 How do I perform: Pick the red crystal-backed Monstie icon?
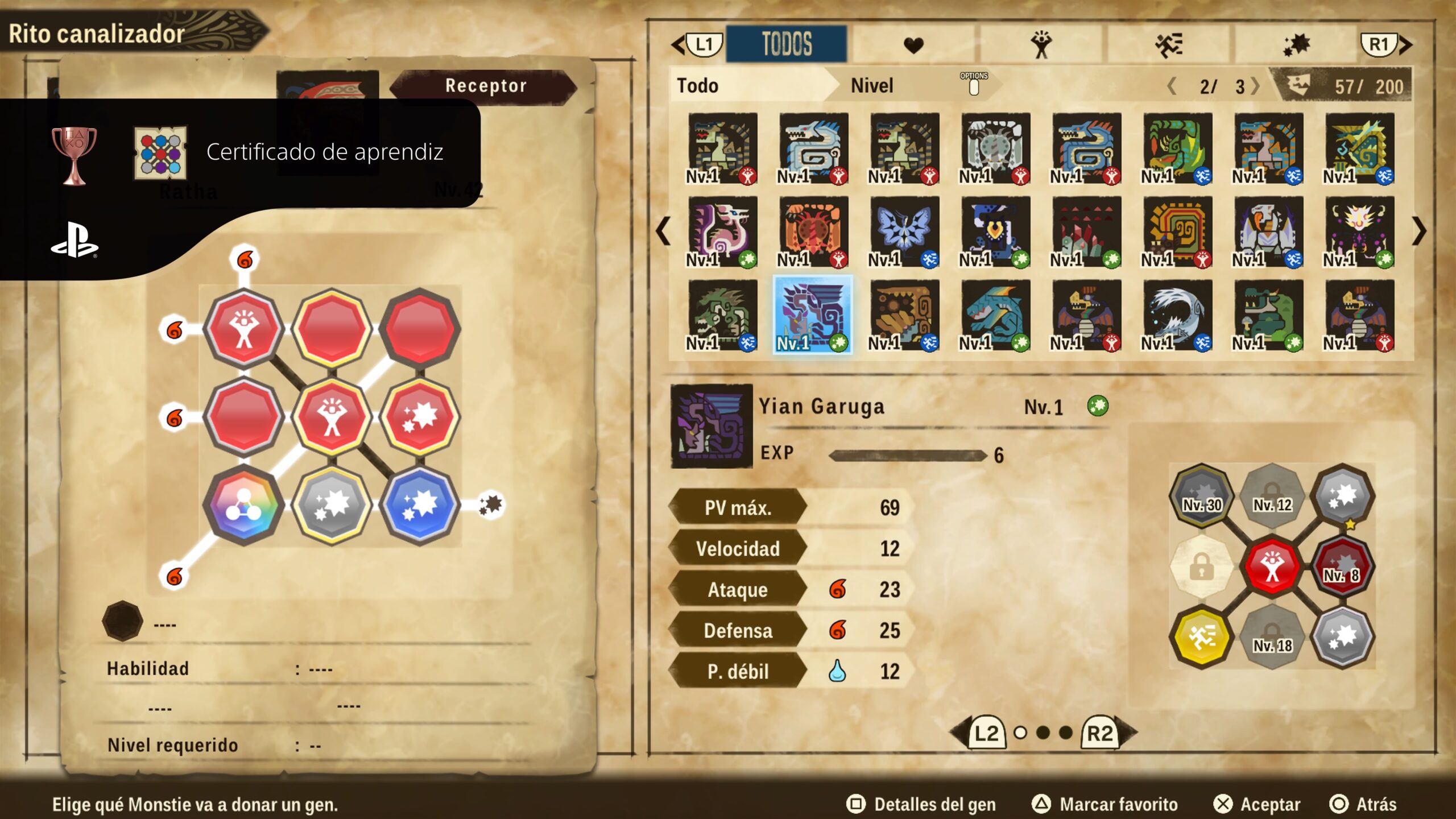(1086, 231)
